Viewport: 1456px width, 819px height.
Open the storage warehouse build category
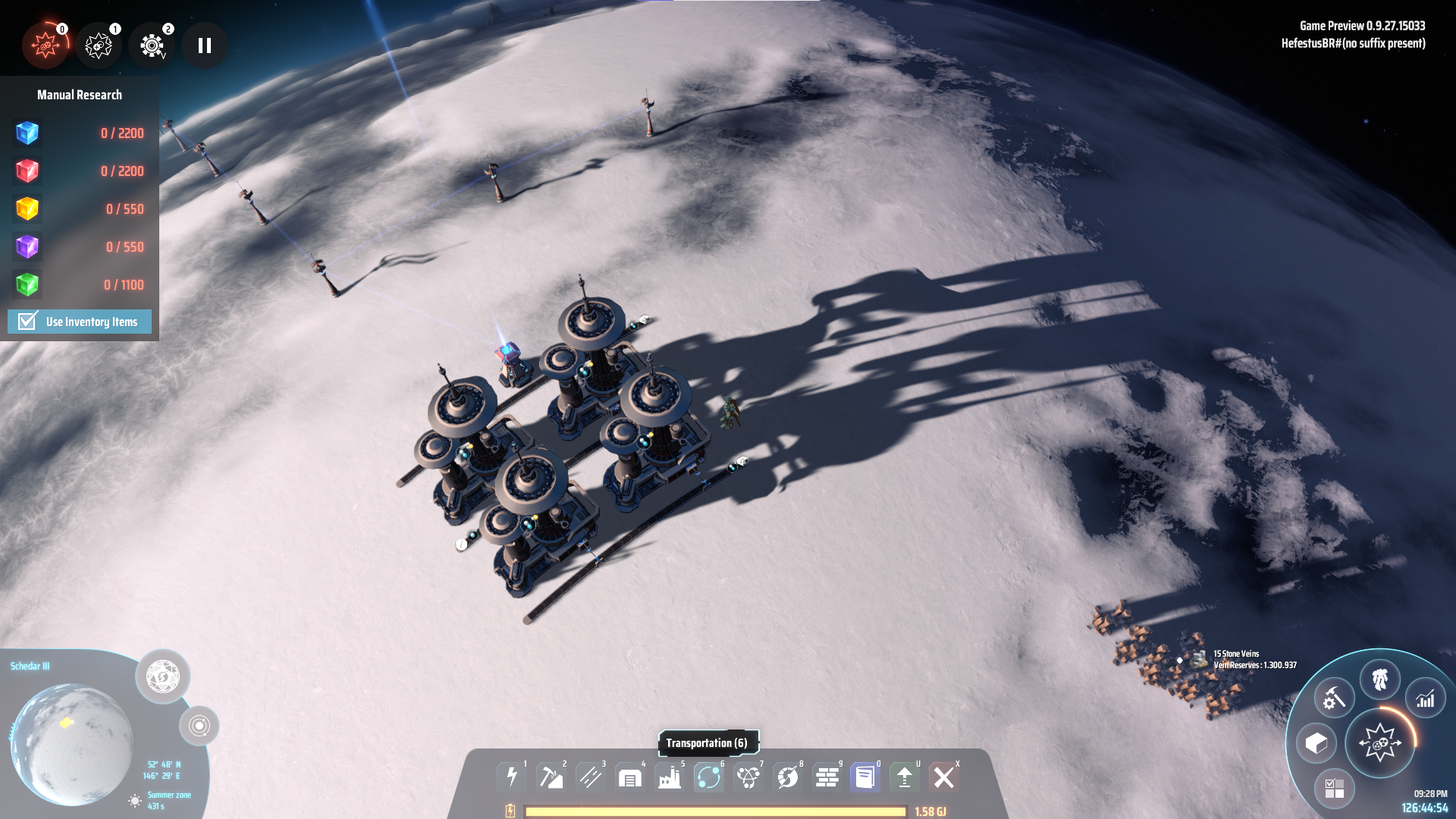click(x=630, y=777)
